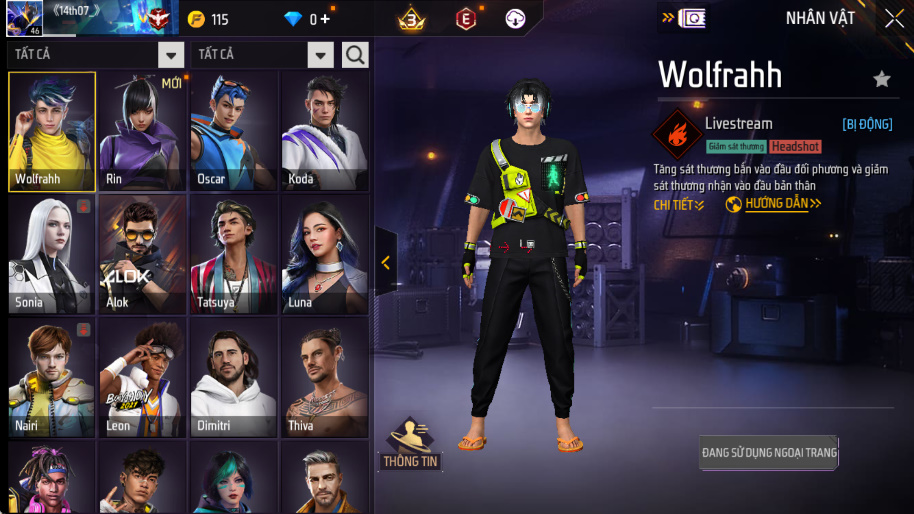
Task: Open the HƯỚNG DẪN skill guide
Action: tap(774, 204)
